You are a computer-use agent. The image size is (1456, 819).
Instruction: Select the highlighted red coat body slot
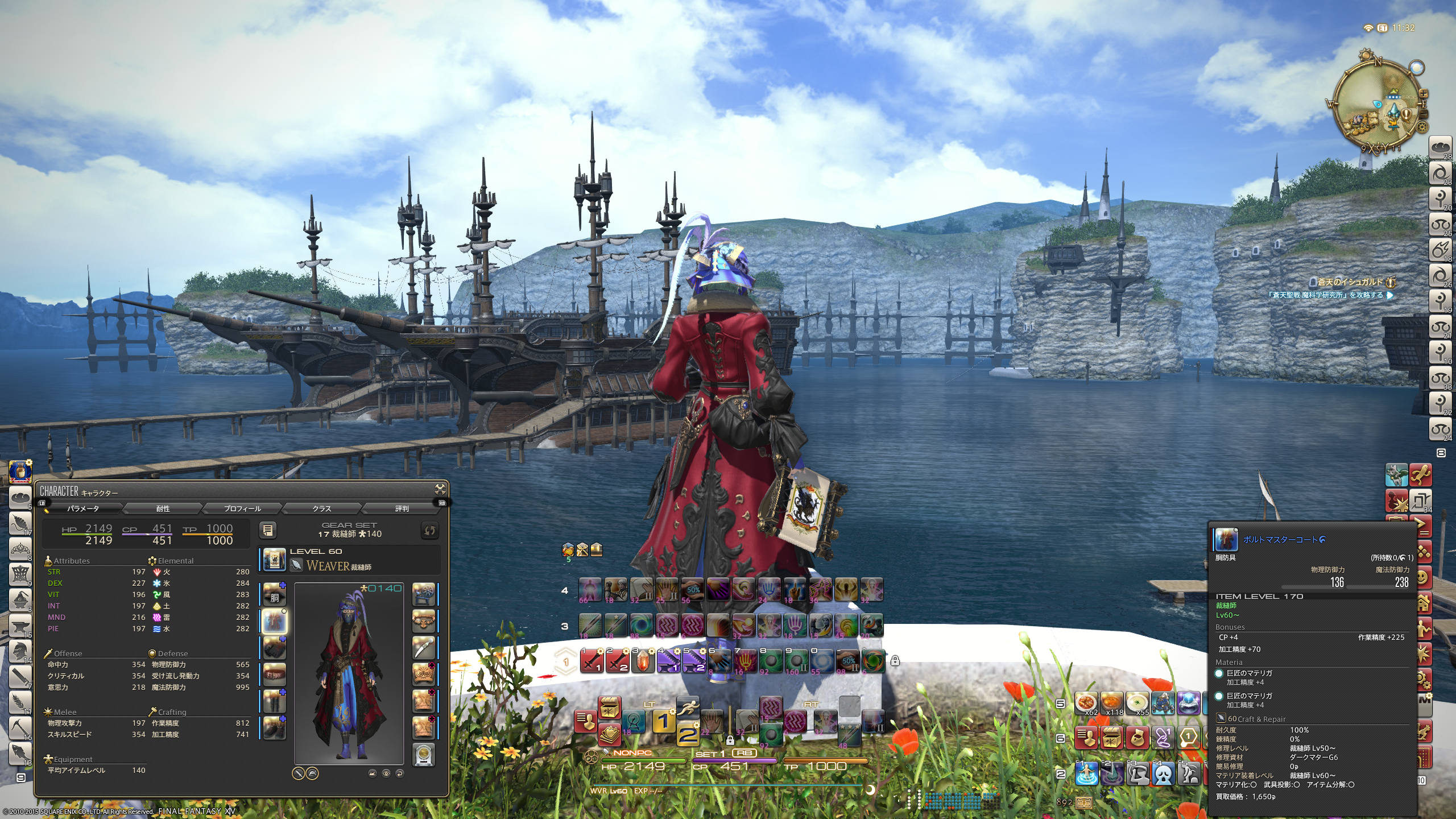tap(274, 621)
